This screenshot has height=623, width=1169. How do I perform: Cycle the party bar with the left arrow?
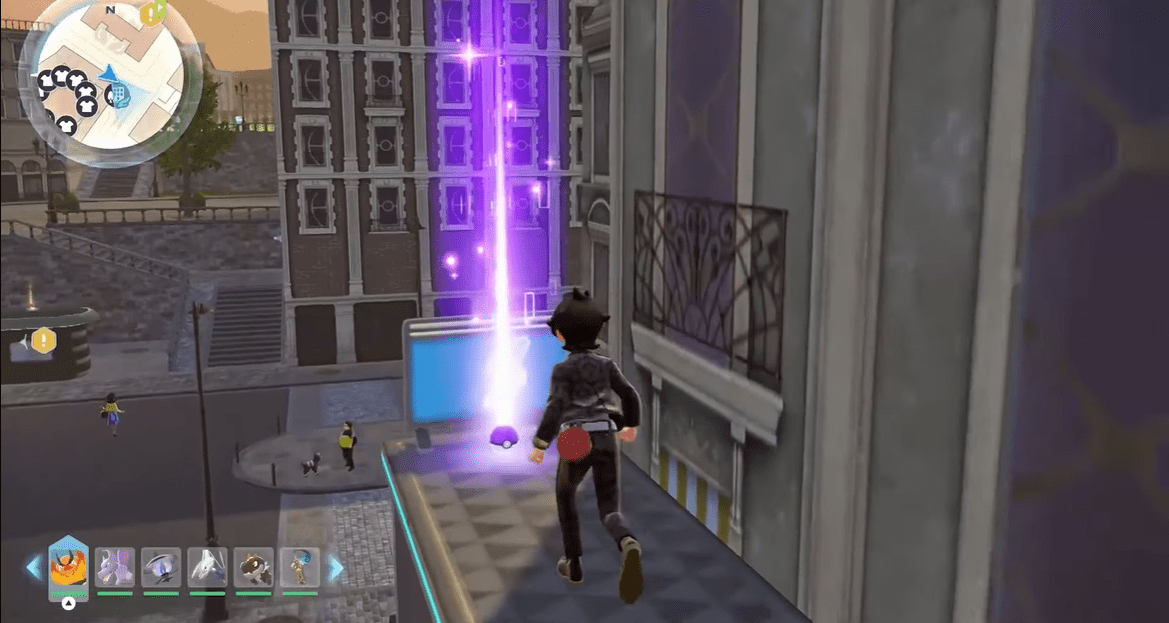pos(34,568)
